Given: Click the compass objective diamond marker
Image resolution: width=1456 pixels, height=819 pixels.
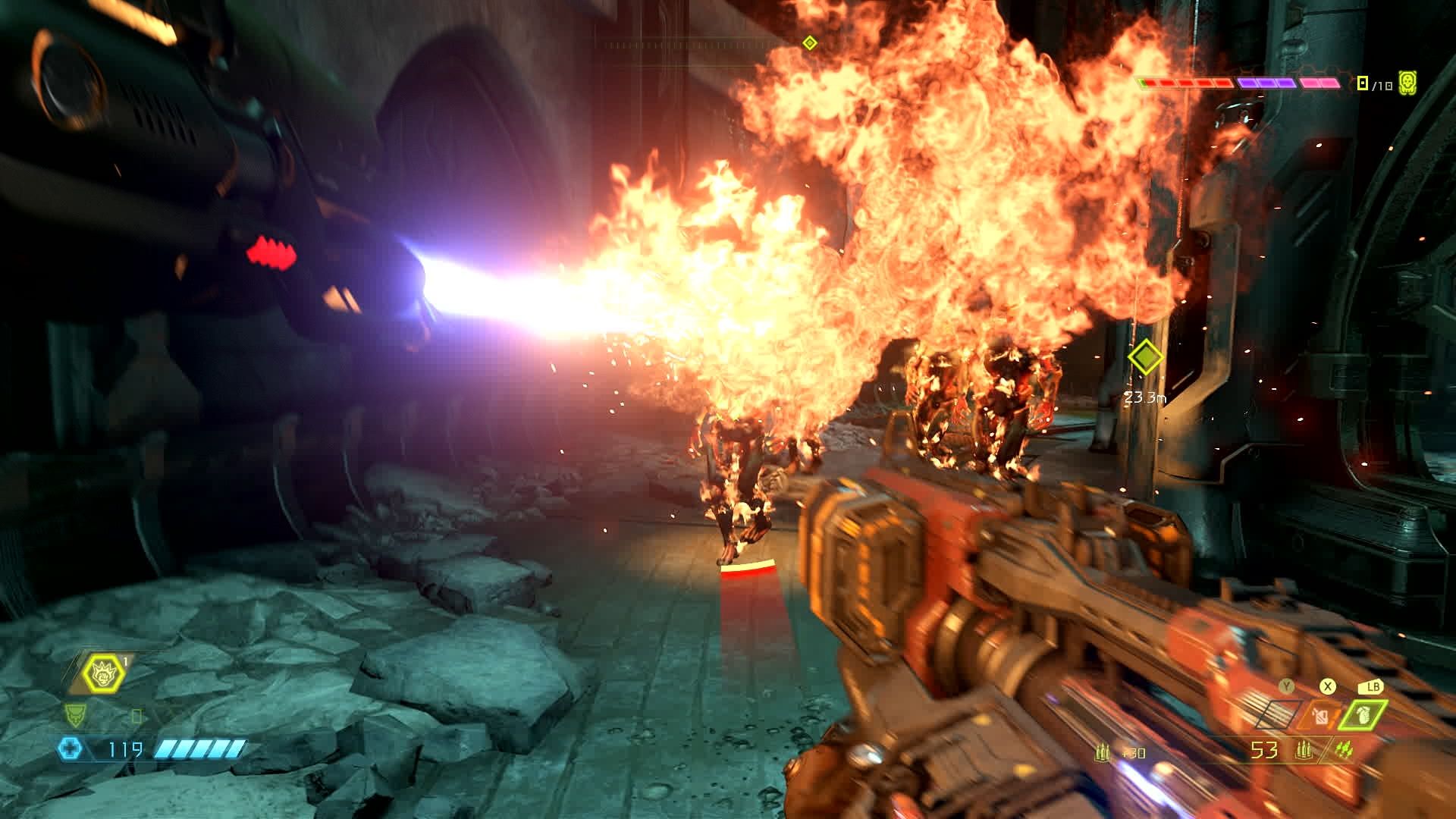Looking at the screenshot, I should pos(809,42).
